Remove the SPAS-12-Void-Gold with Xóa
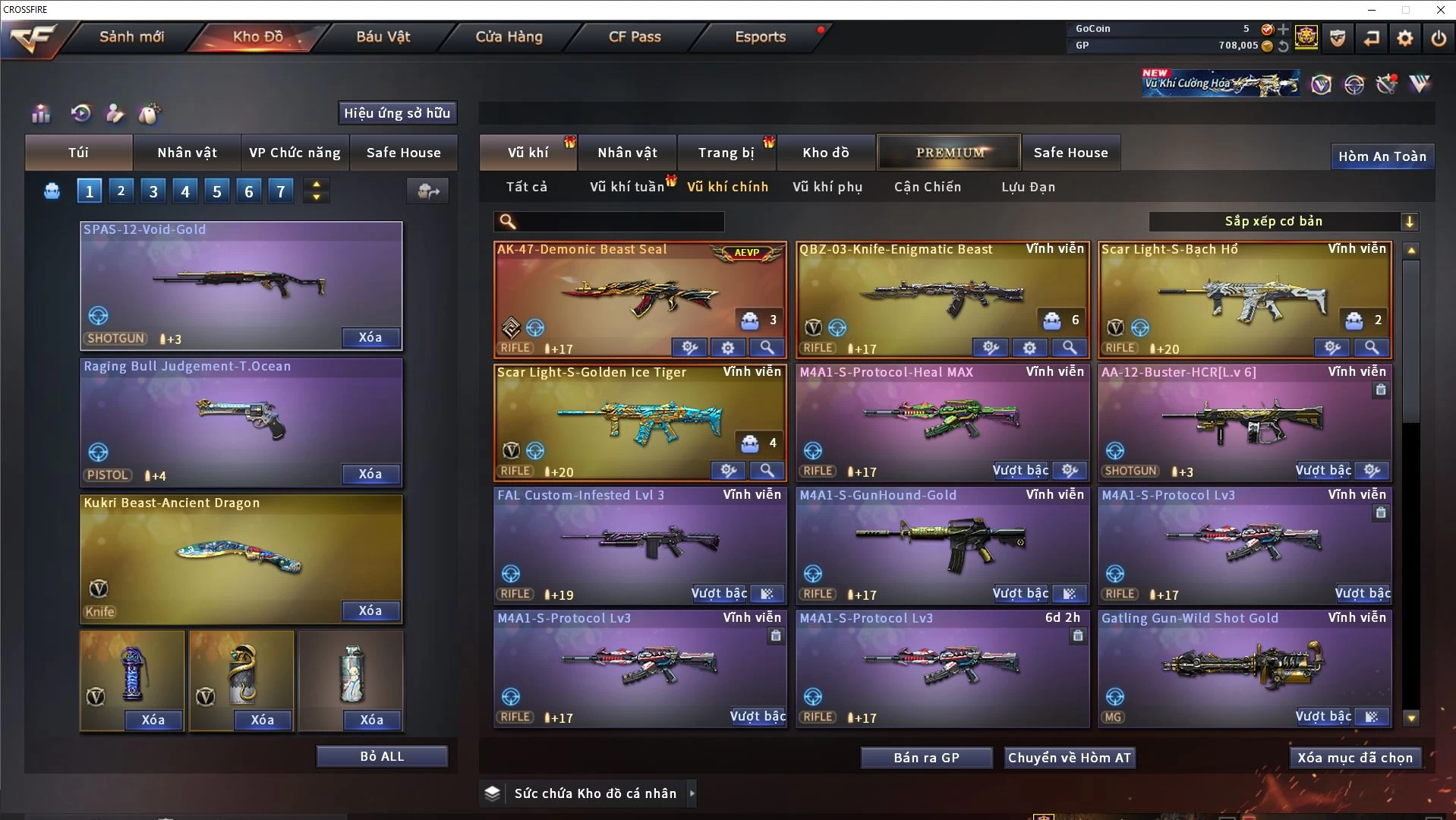 click(370, 337)
